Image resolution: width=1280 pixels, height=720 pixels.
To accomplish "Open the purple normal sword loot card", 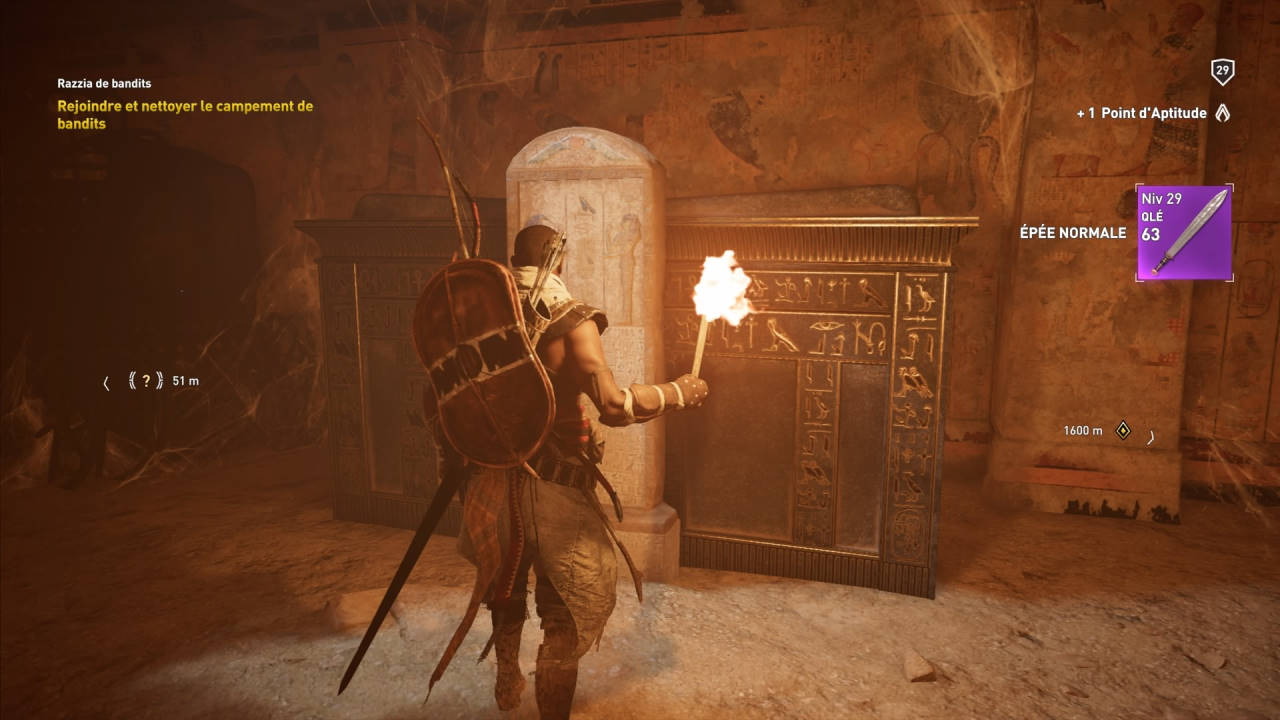I will [1184, 233].
